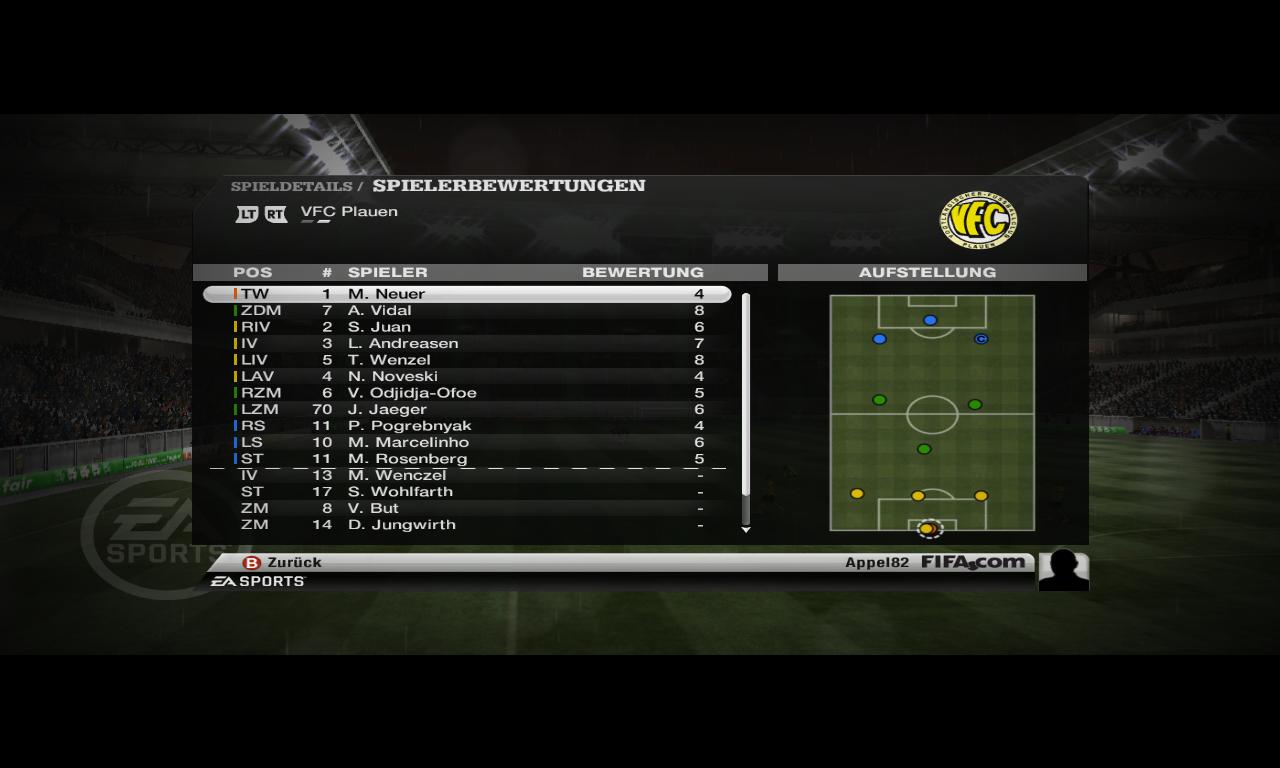This screenshot has width=1280, height=768.
Task: Select J. Jaeger's row
Action: click(x=467, y=409)
